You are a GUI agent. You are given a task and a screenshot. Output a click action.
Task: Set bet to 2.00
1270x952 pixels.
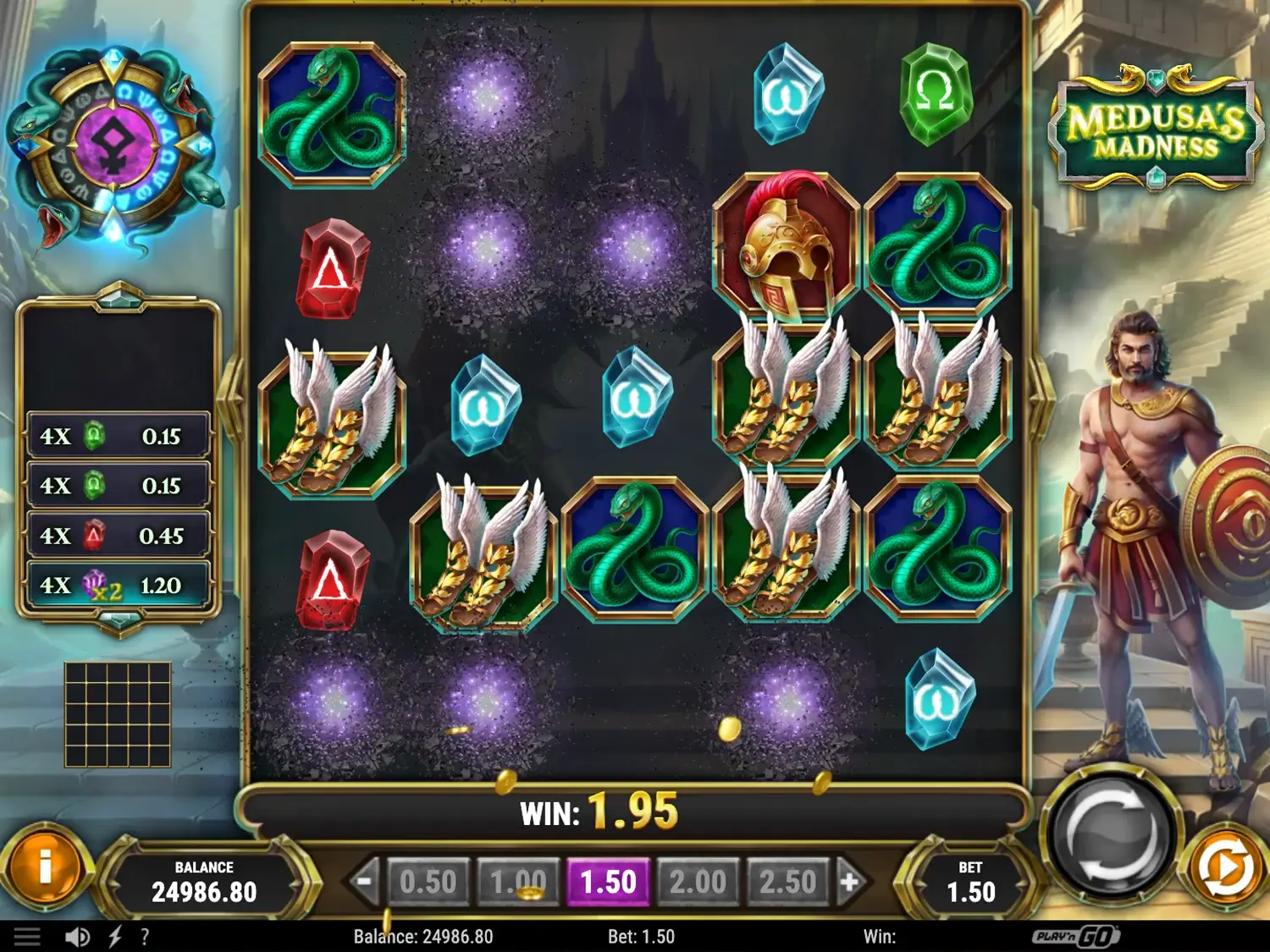pos(698,883)
